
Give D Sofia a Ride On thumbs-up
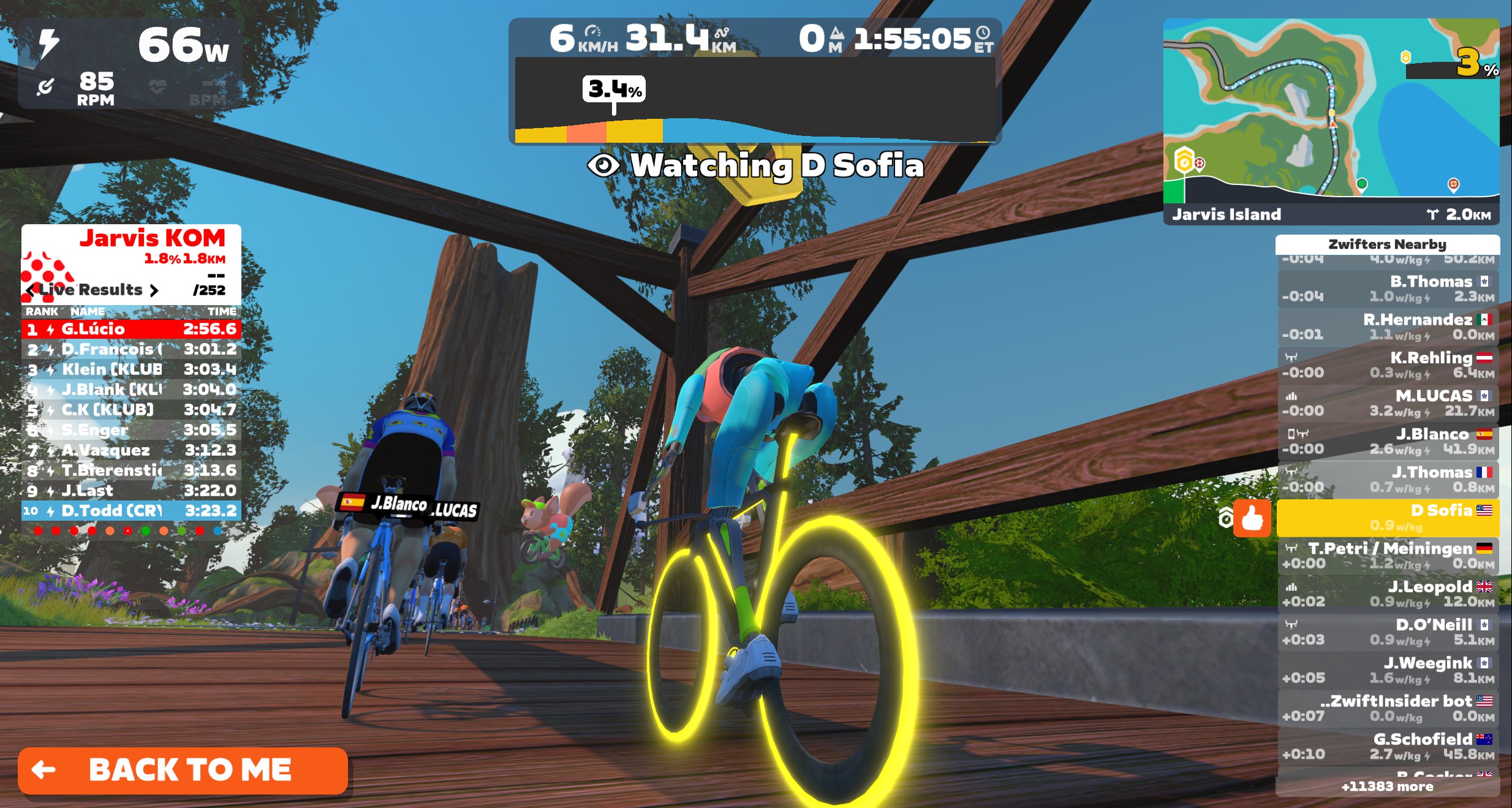point(1252,519)
